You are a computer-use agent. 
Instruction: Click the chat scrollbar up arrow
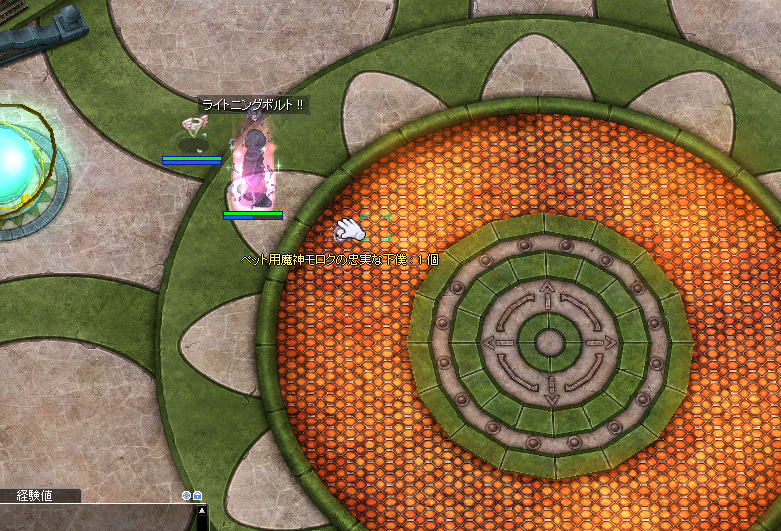coord(202,511)
